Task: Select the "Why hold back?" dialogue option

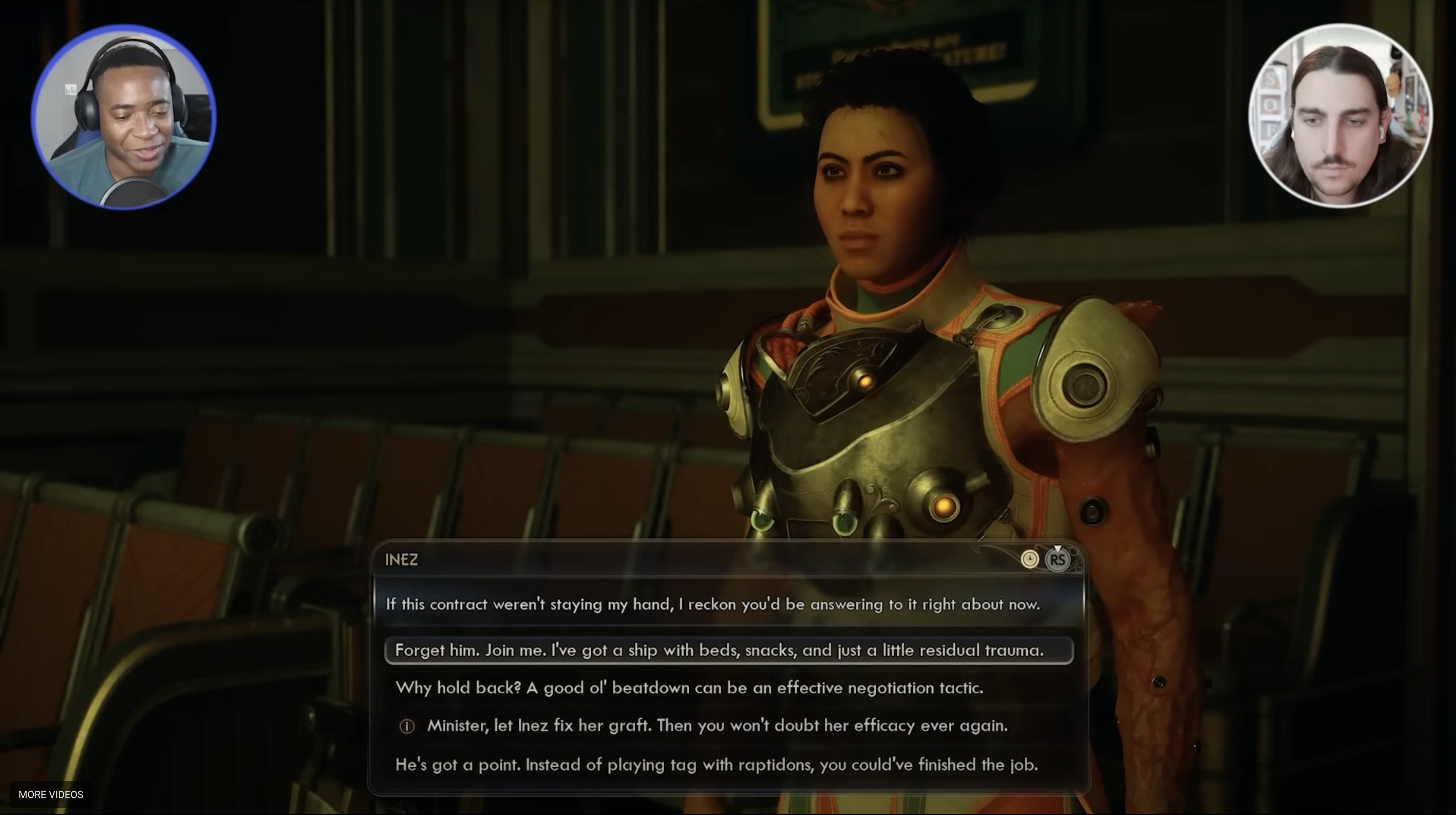Action: pos(690,688)
